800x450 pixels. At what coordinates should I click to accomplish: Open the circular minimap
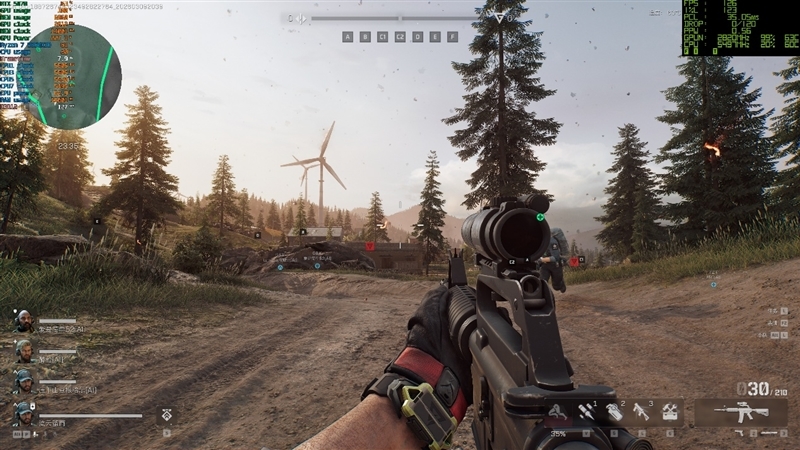[x=68, y=77]
